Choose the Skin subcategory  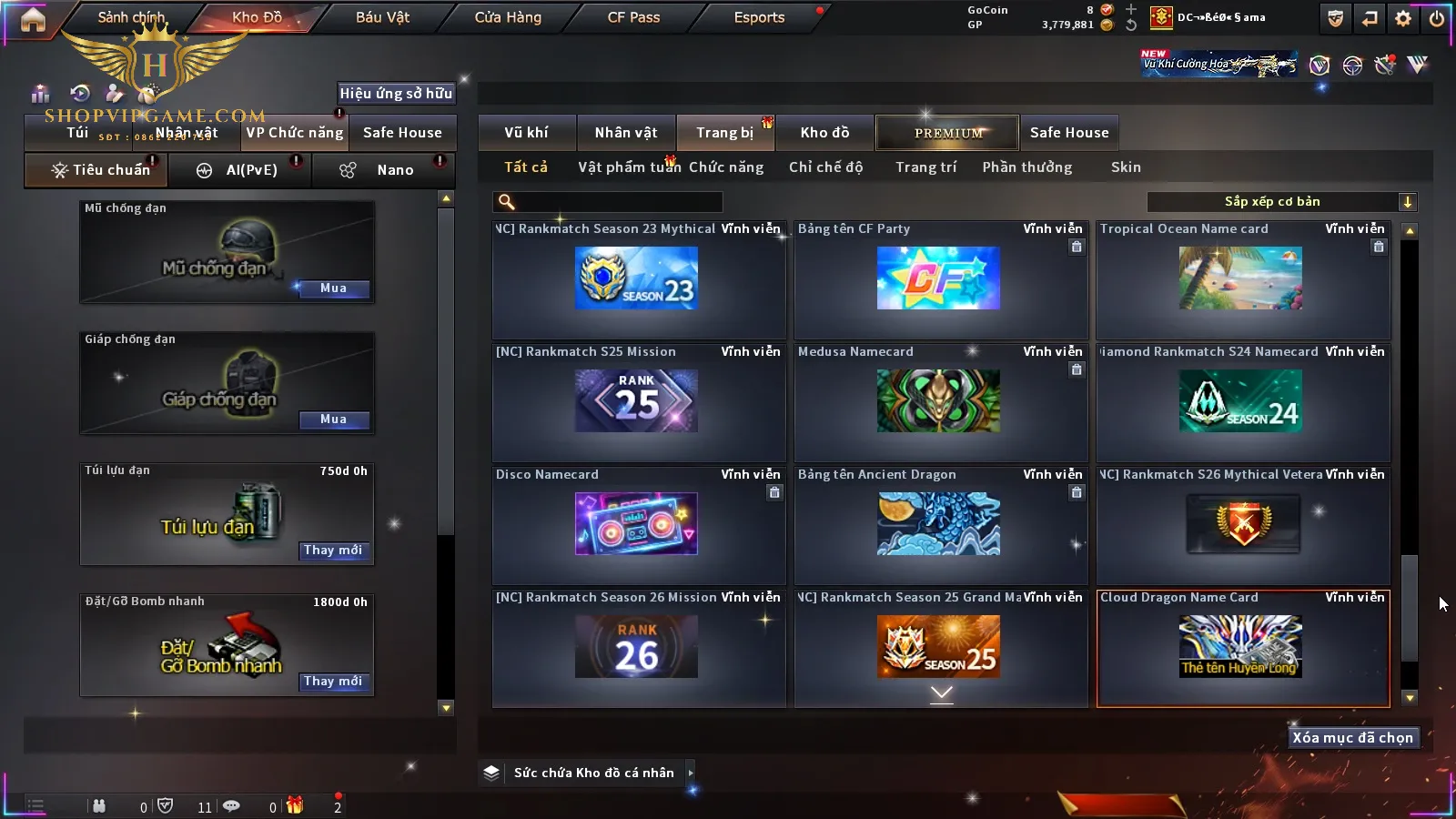1126,167
